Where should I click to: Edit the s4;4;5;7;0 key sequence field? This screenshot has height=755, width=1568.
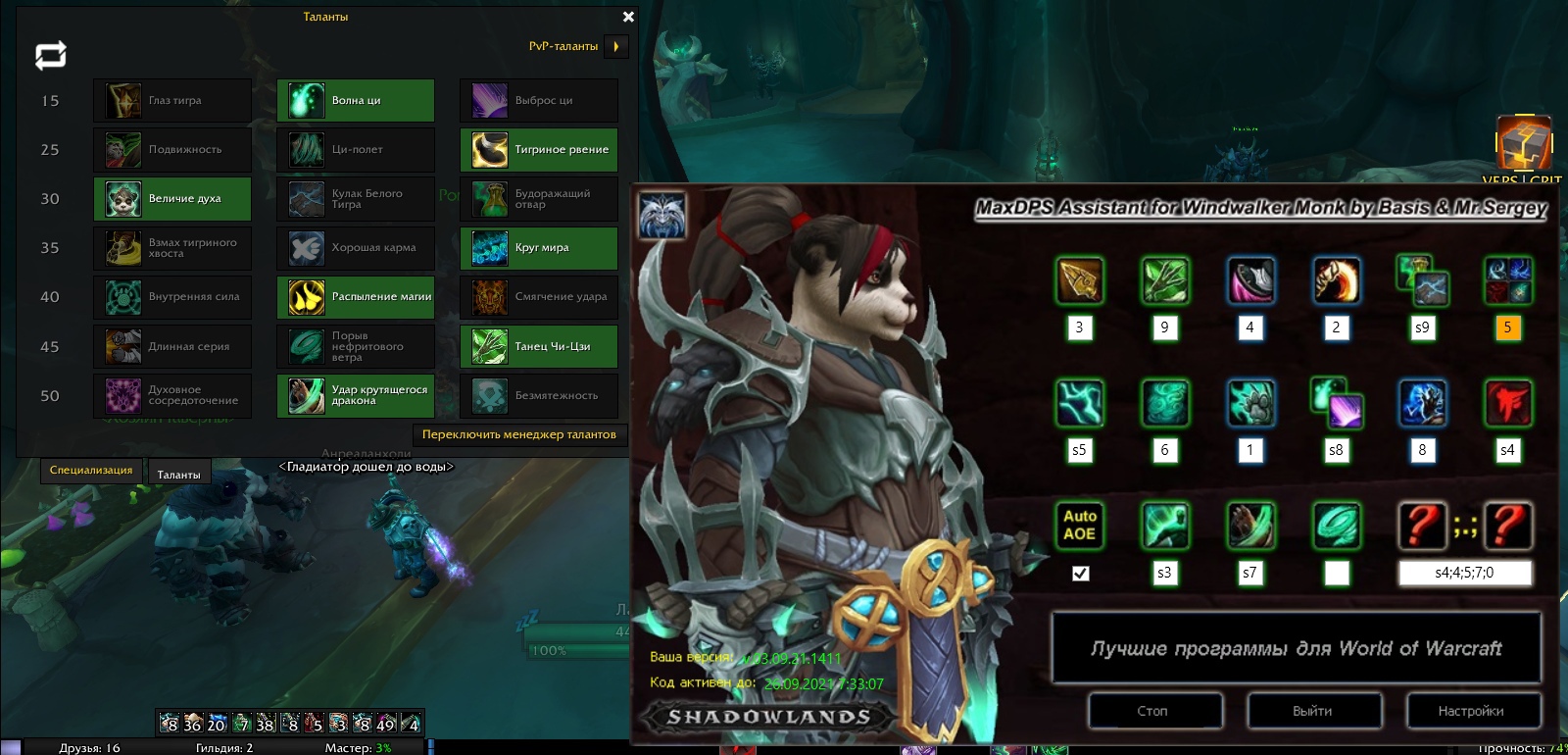[1464, 573]
